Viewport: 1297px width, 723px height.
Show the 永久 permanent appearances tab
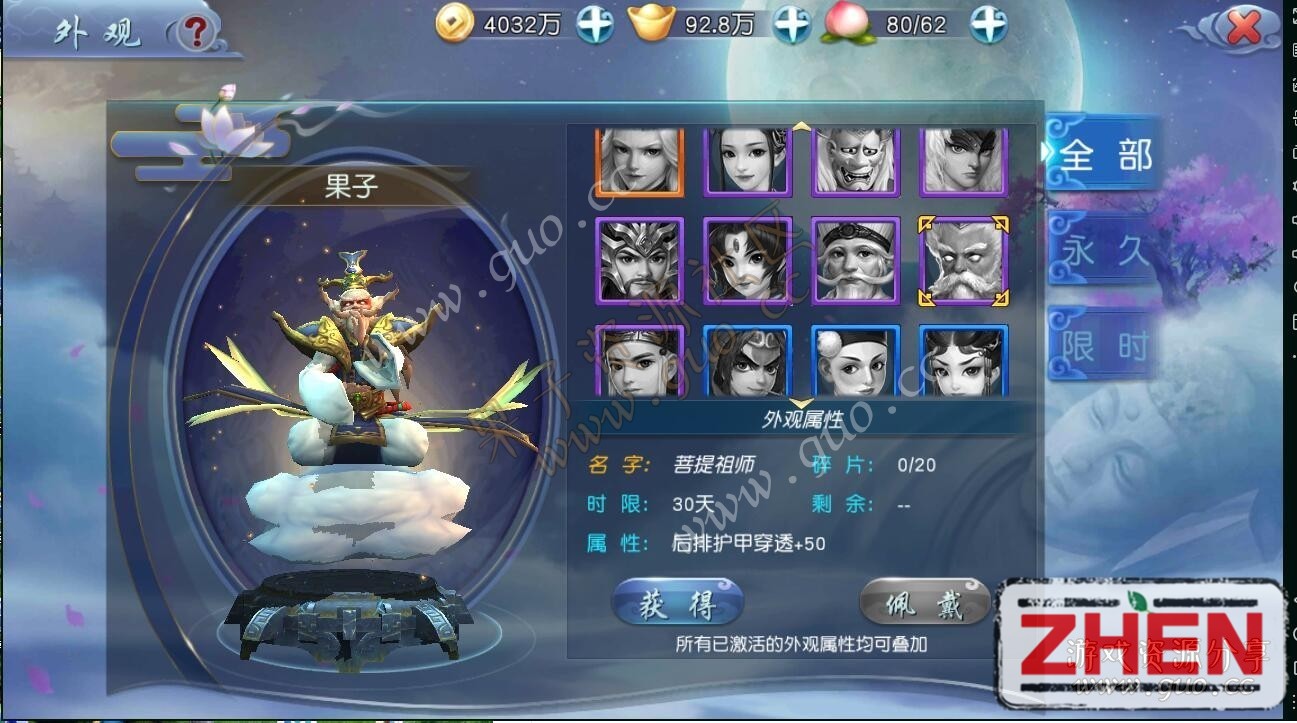tap(1104, 250)
